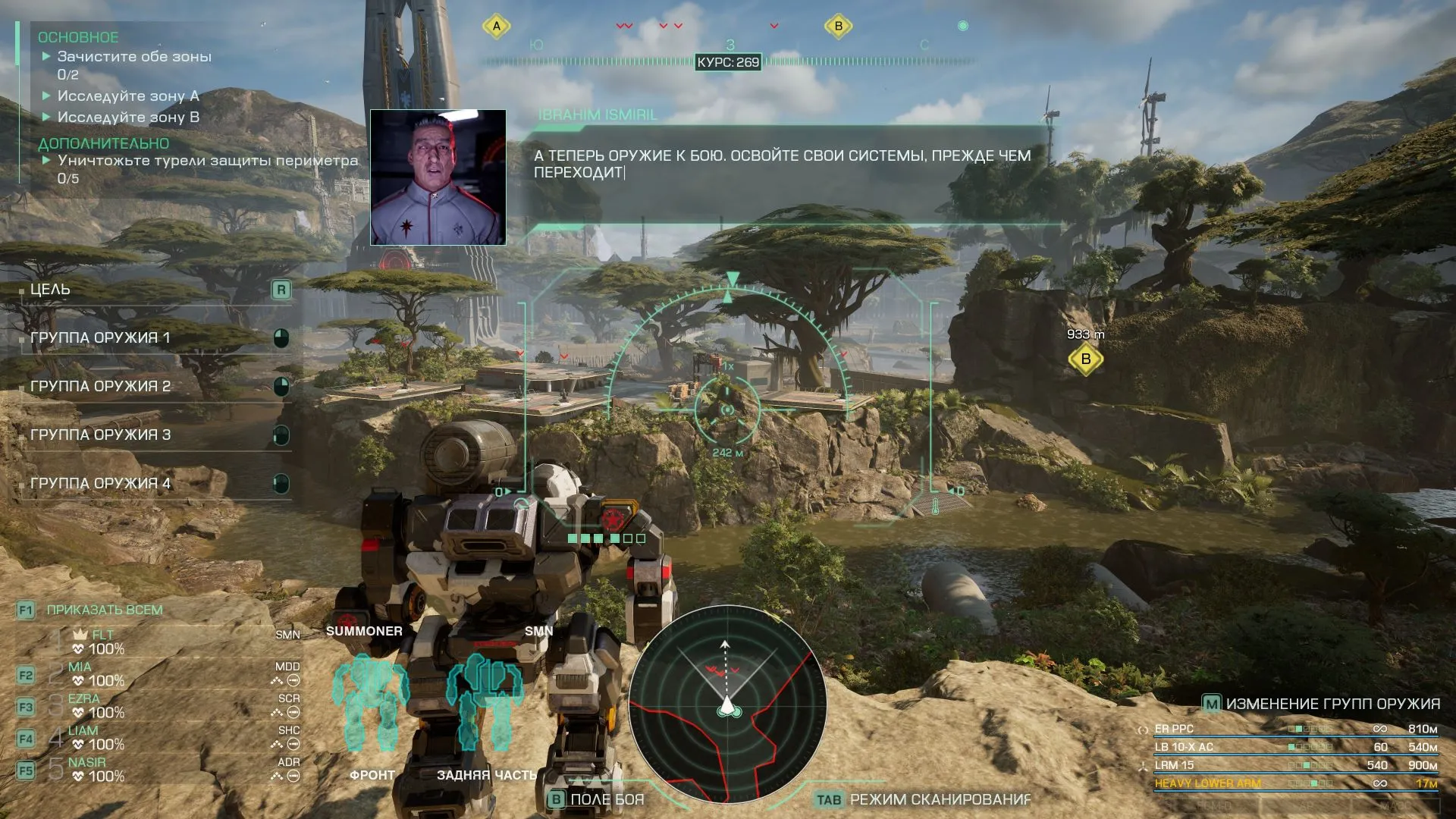Open the circular radar minimap
This screenshot has height=819, width=1456.
727,704
